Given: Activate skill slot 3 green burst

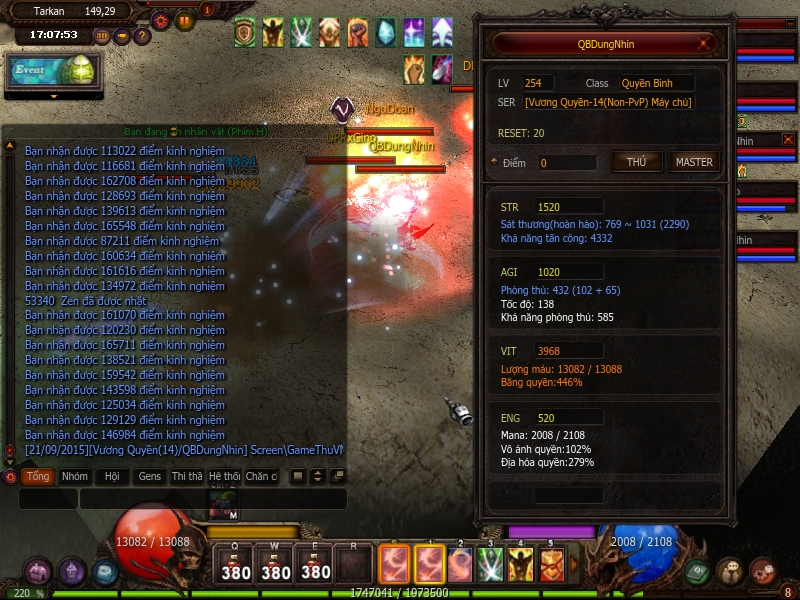Looking at the screenshot, I should click(489, 565).
